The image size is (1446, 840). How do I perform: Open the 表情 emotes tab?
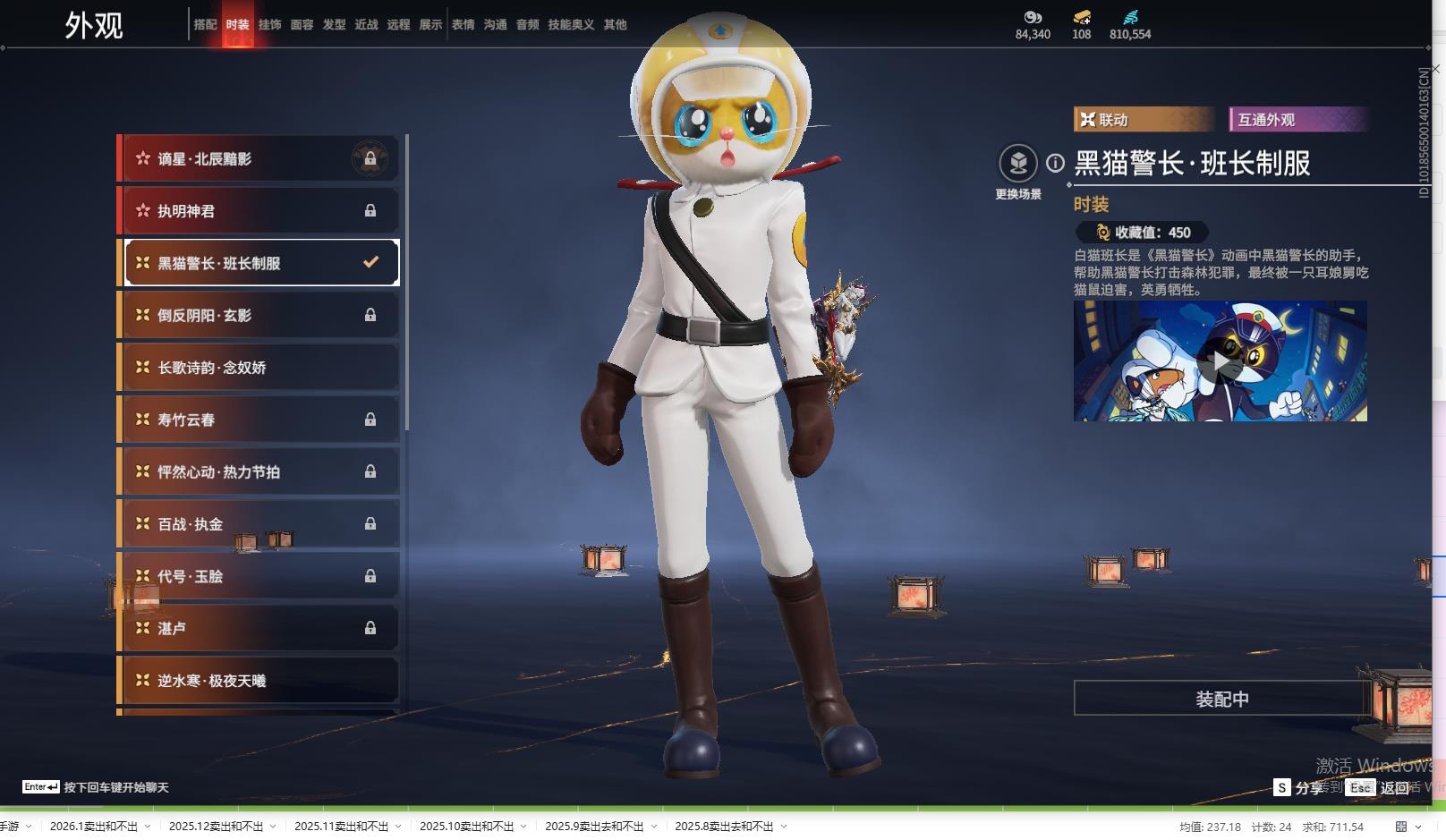point(463,25)
